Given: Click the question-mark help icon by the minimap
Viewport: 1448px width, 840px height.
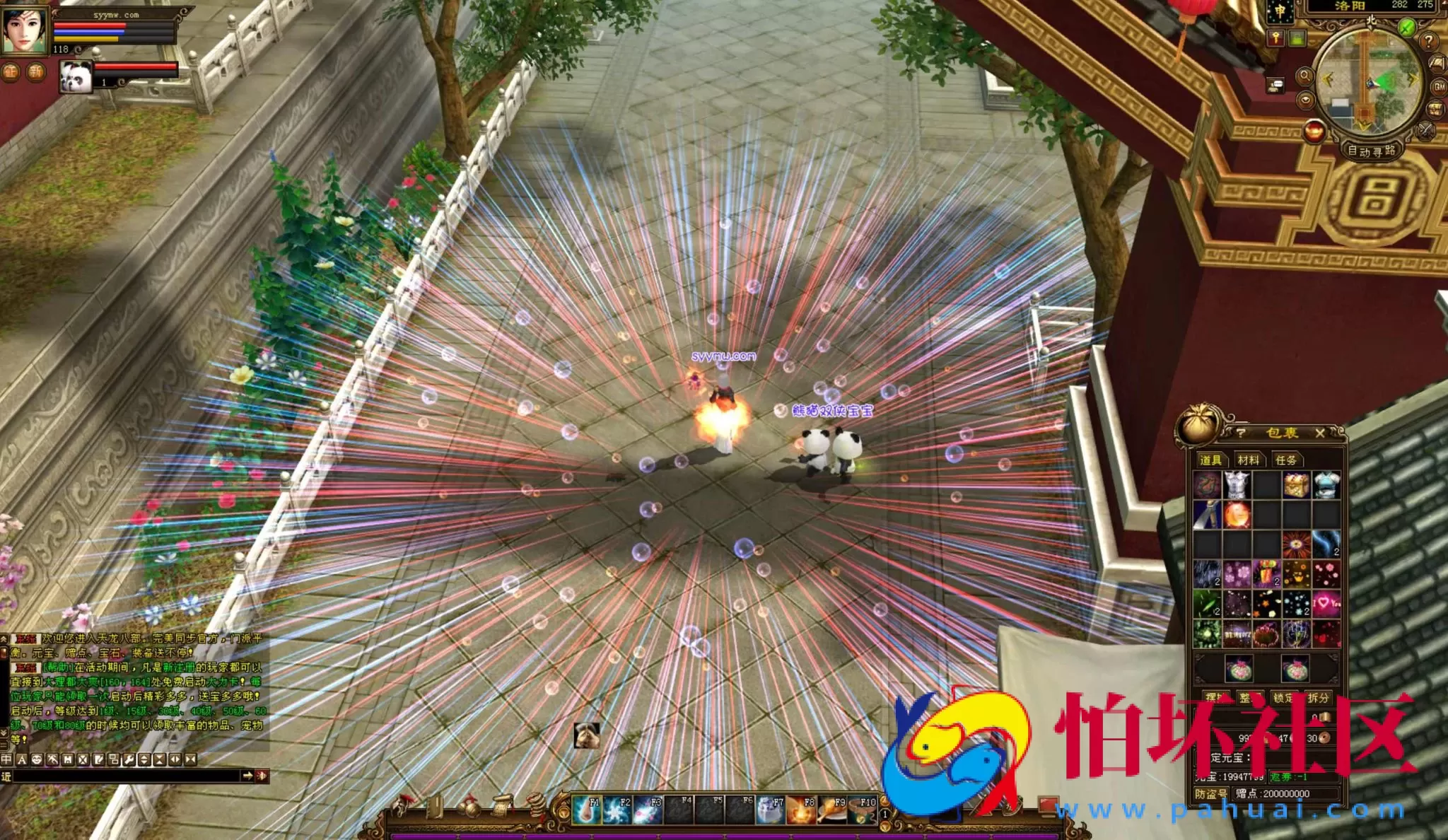Looking at the screenshot, I should pos(1428,41).
